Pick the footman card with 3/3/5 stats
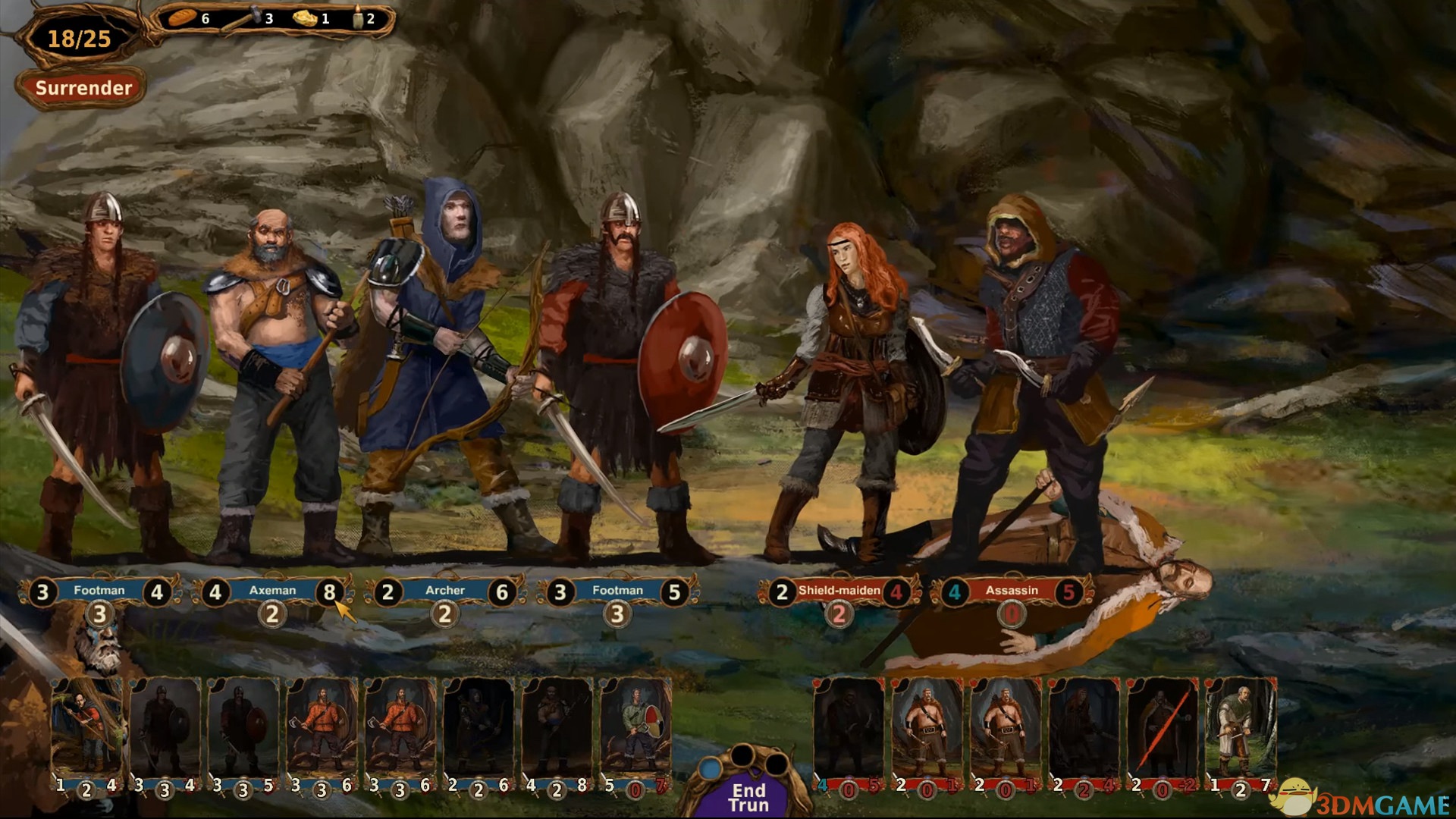 [x=243, y=730]
